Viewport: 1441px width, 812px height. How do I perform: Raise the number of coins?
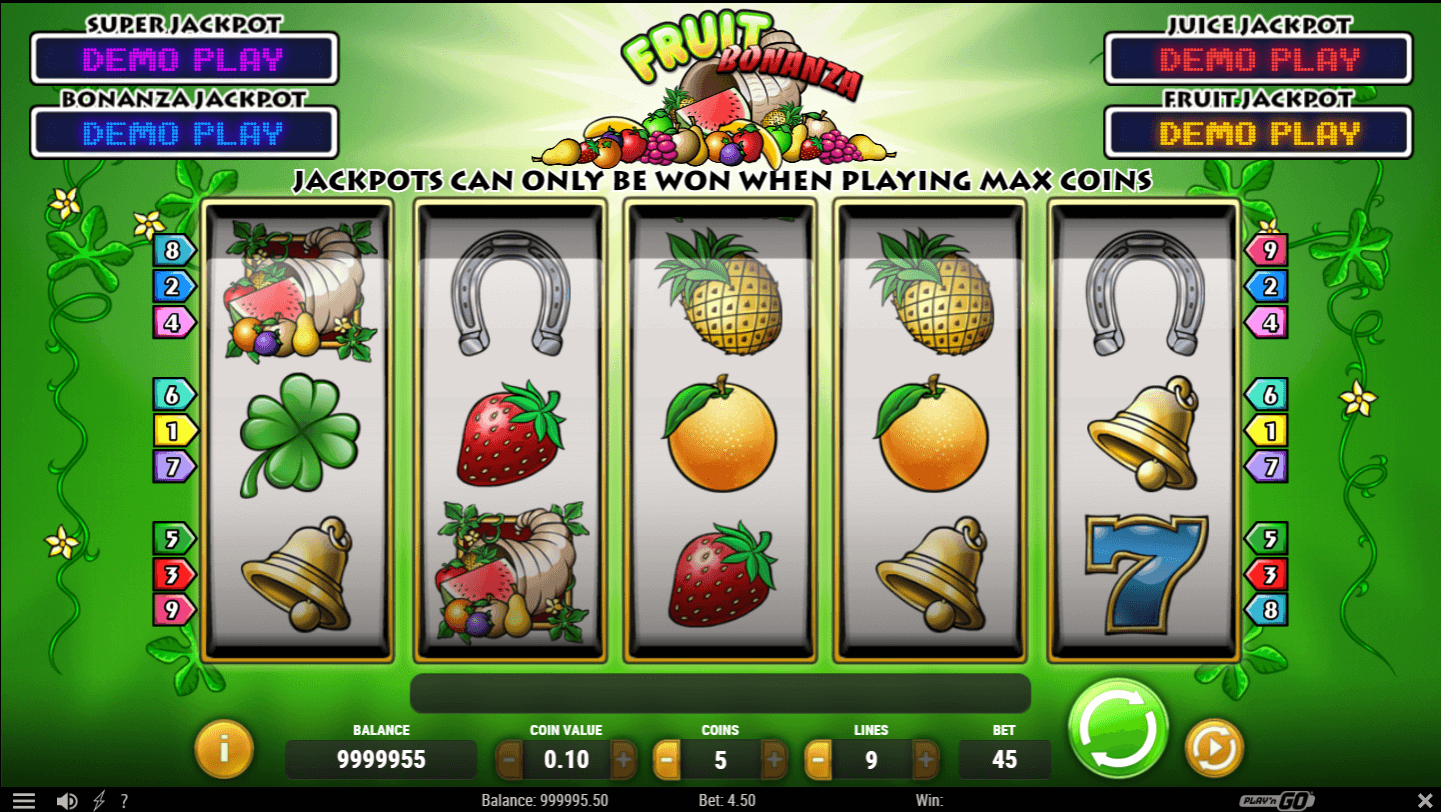pyautogui.click(x=774, y=760)
